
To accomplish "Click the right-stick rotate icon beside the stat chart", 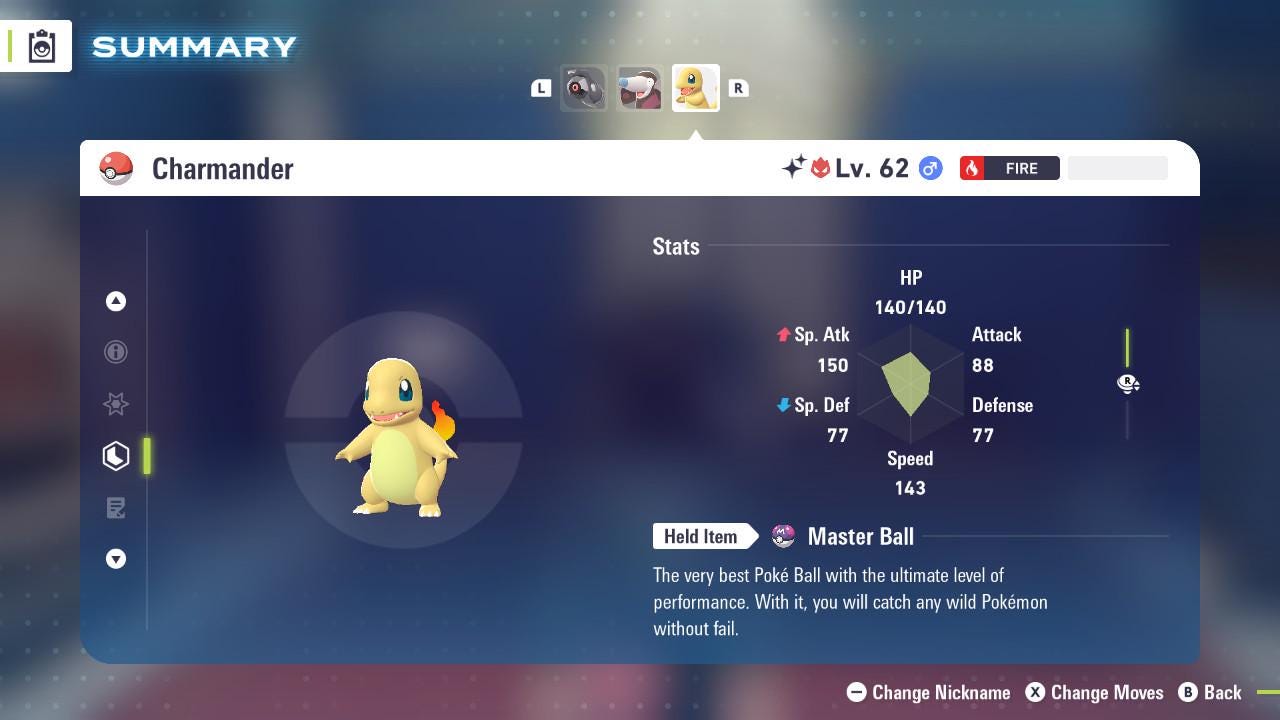I will 1128,384.
